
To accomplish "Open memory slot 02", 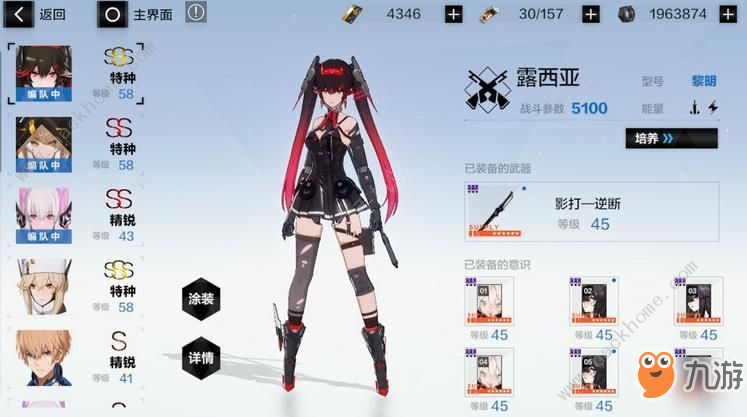I will pyautogui.click(x=591, y=302).
